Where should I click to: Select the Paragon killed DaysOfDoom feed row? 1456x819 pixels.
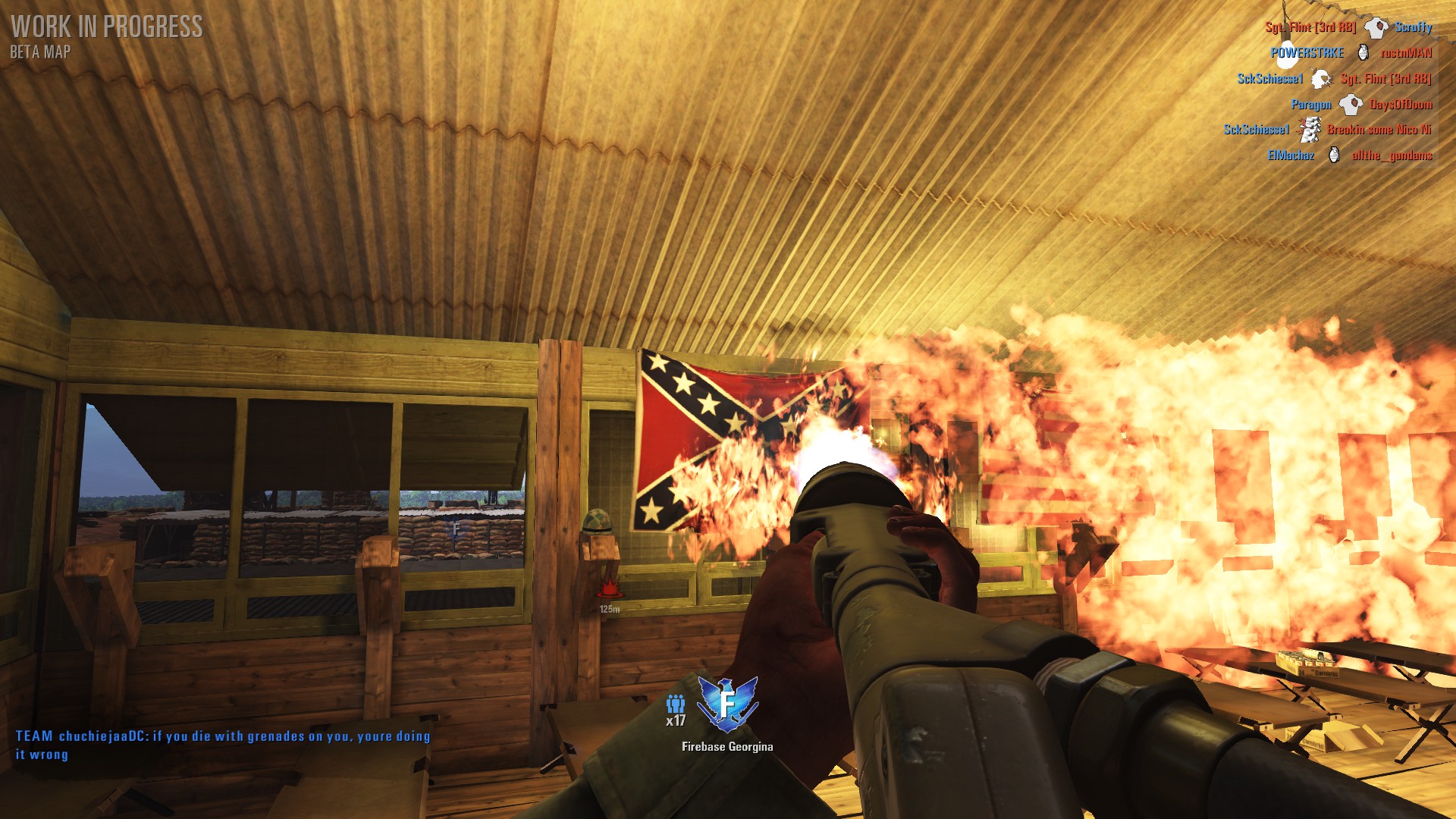coord(1361,105)
